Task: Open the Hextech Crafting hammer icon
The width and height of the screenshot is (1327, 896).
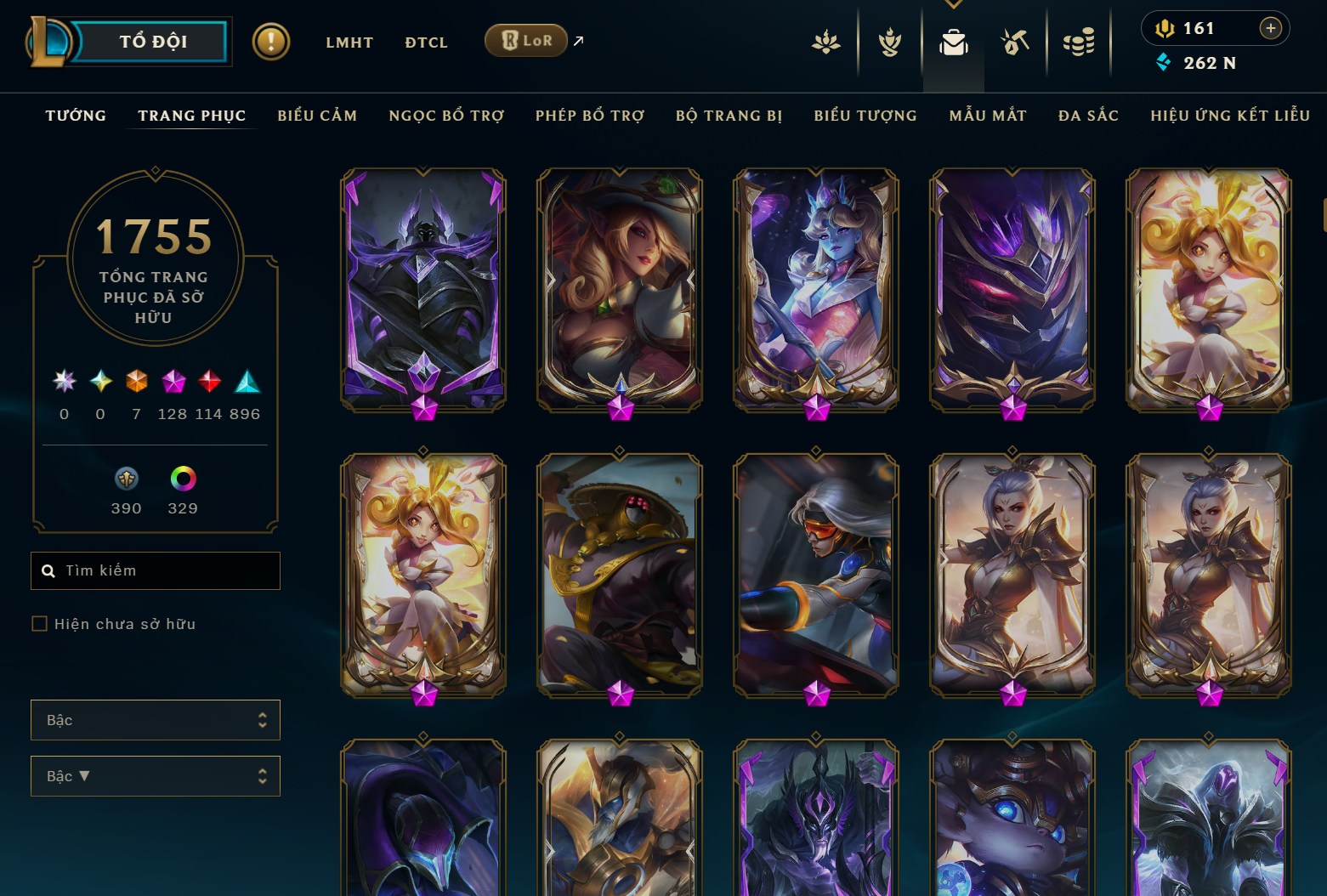Action: tap(1016, 42)
